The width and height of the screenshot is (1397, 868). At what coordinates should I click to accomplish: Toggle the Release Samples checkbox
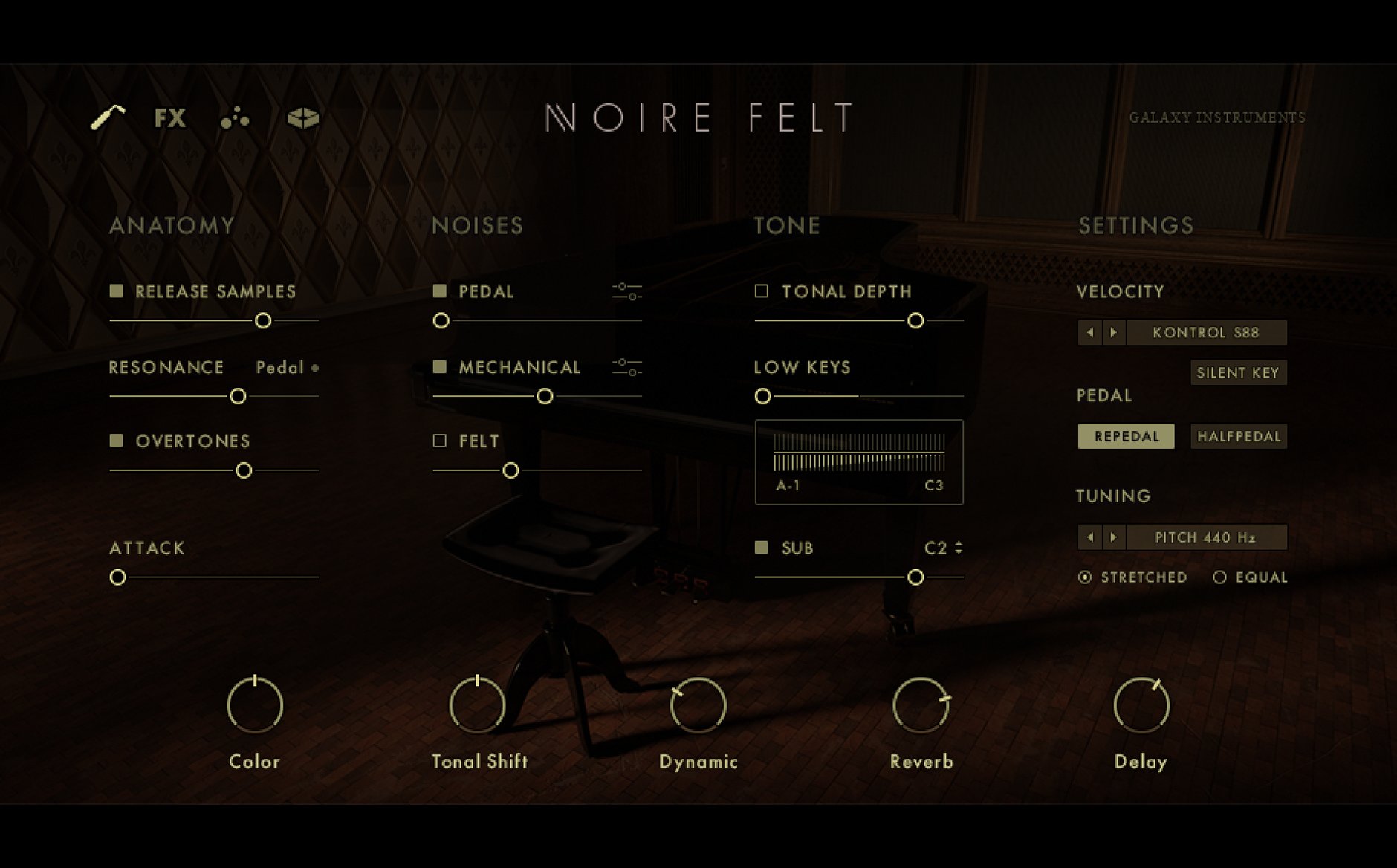coord(117,291)
